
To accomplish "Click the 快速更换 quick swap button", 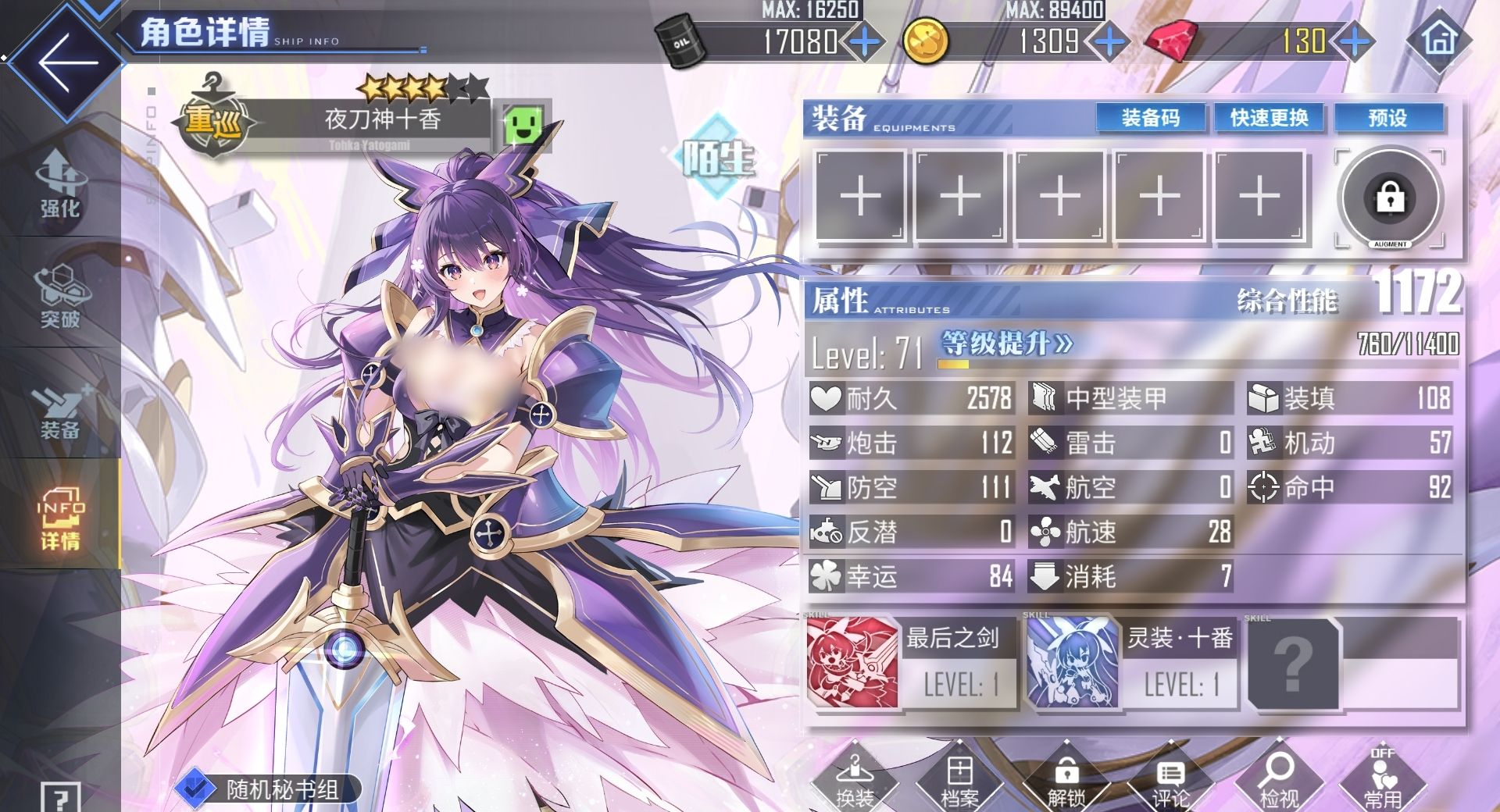I will [x=1269, y=118].
